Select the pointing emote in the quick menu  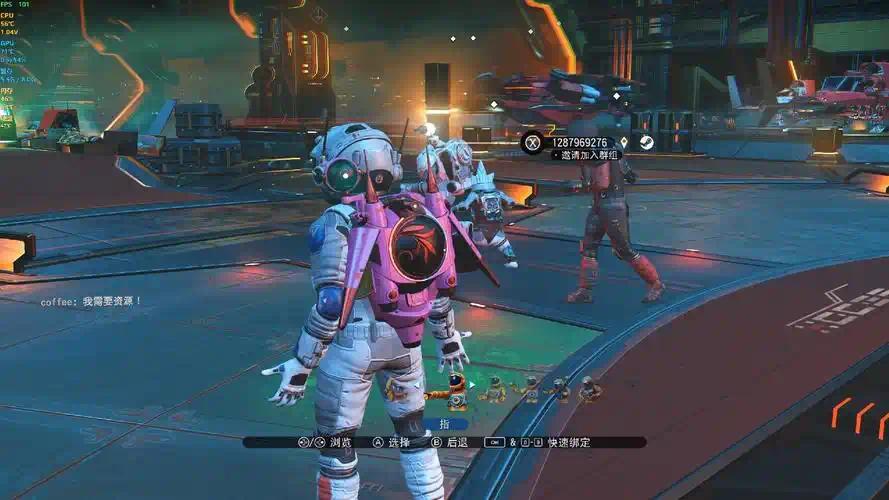(x=456, y=390)
